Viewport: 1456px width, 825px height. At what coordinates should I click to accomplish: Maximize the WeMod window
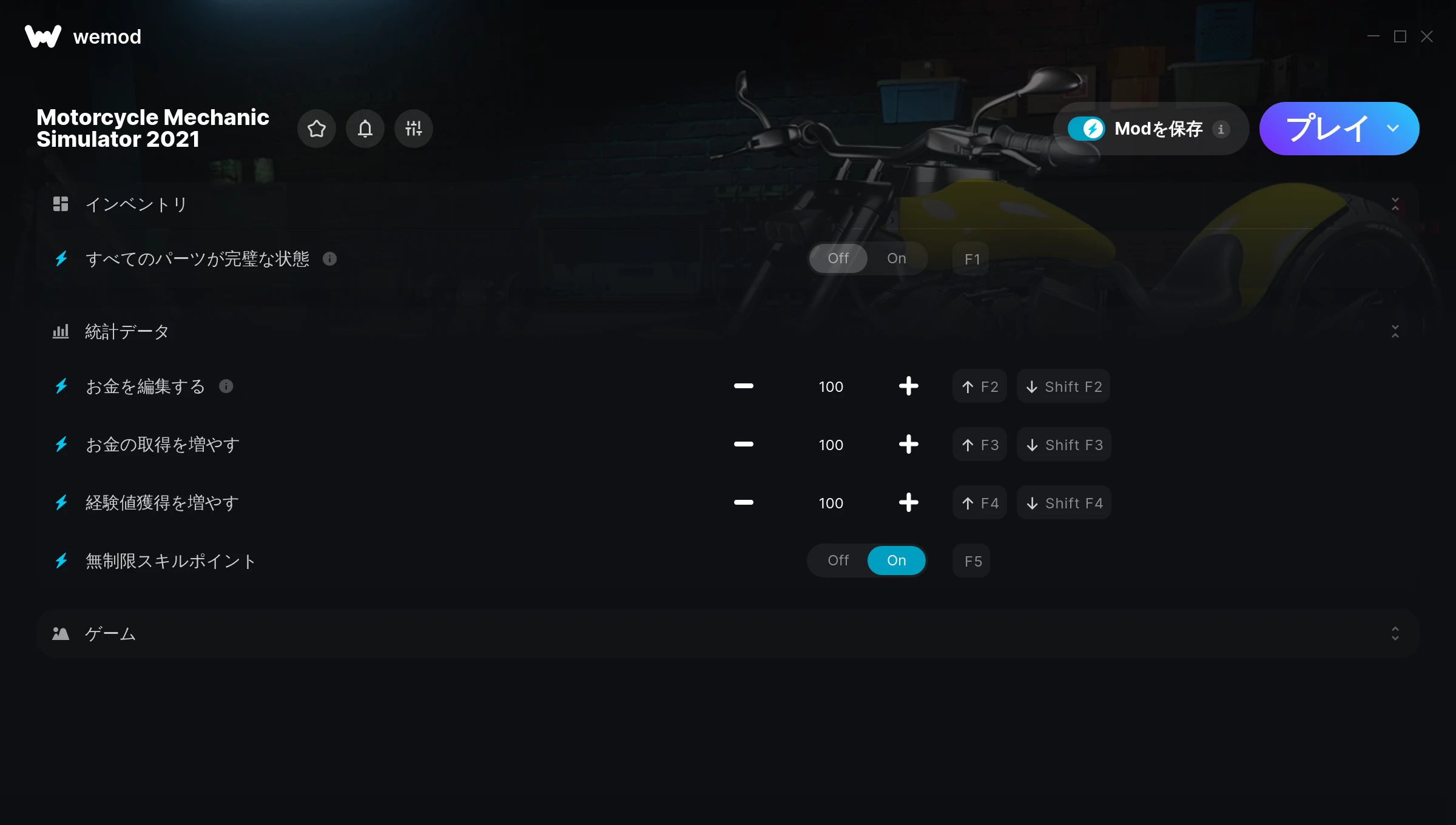click(1400, 37)
